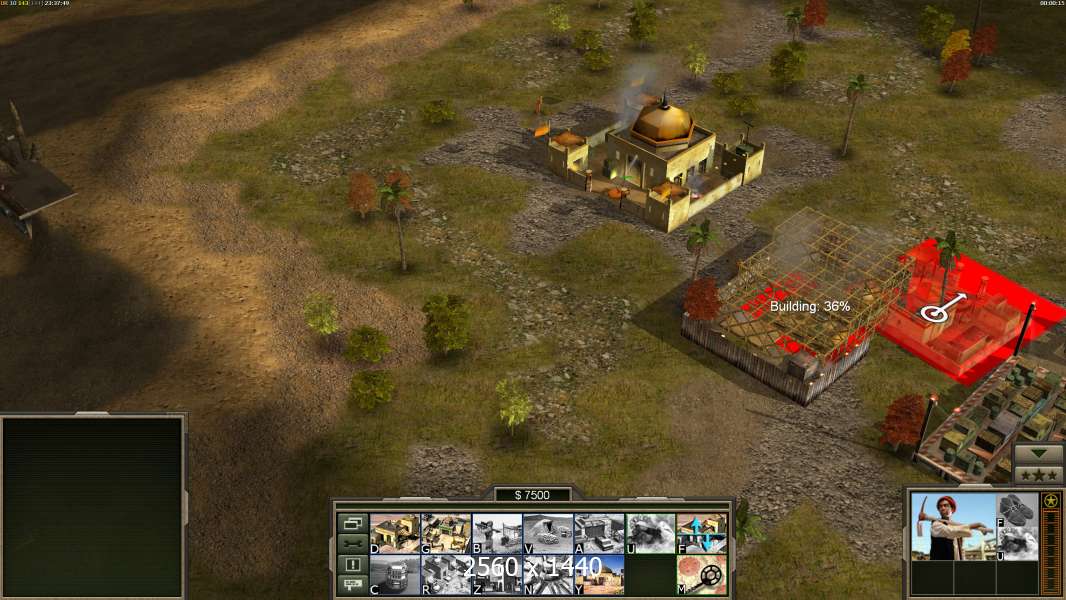The image size is (1066, 600).
Task: Click the signpost button in the command bar
Action: point(352,585)
